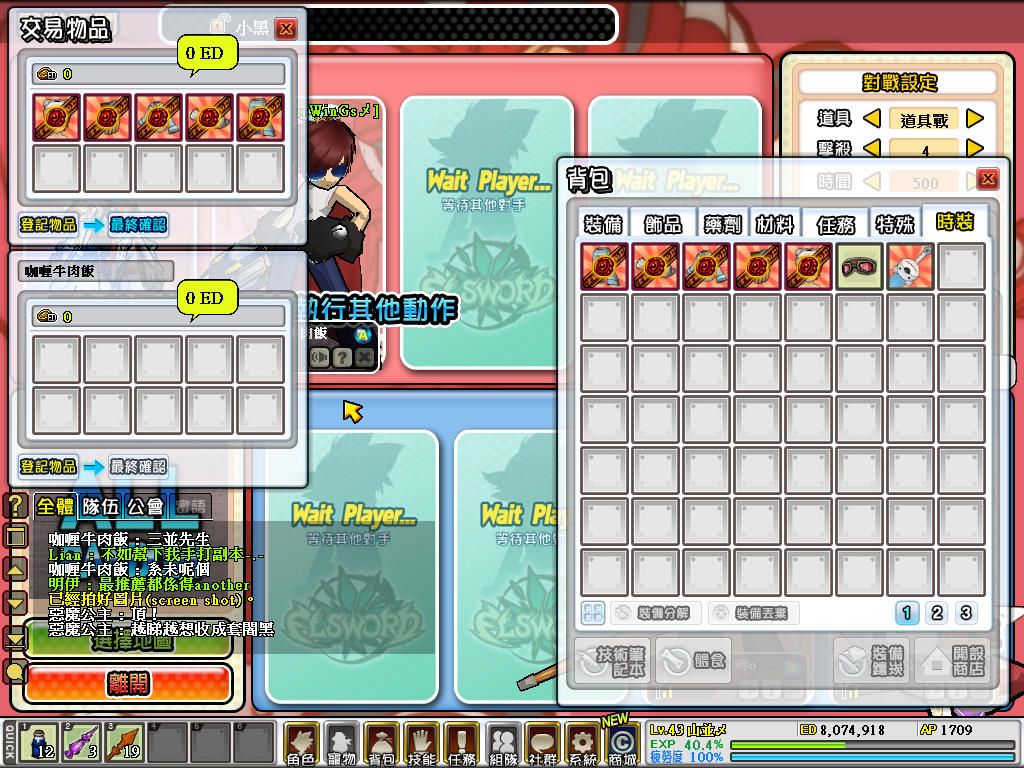Select the 藥劑 potions tab

click(720, 224)
